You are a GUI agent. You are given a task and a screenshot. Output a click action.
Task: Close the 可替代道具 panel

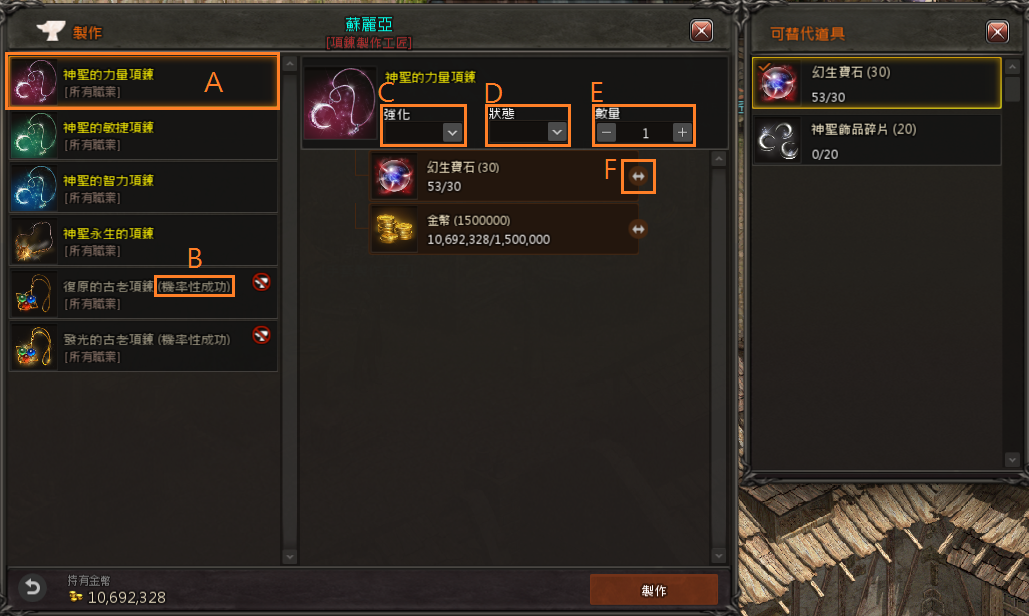point(997,32)
